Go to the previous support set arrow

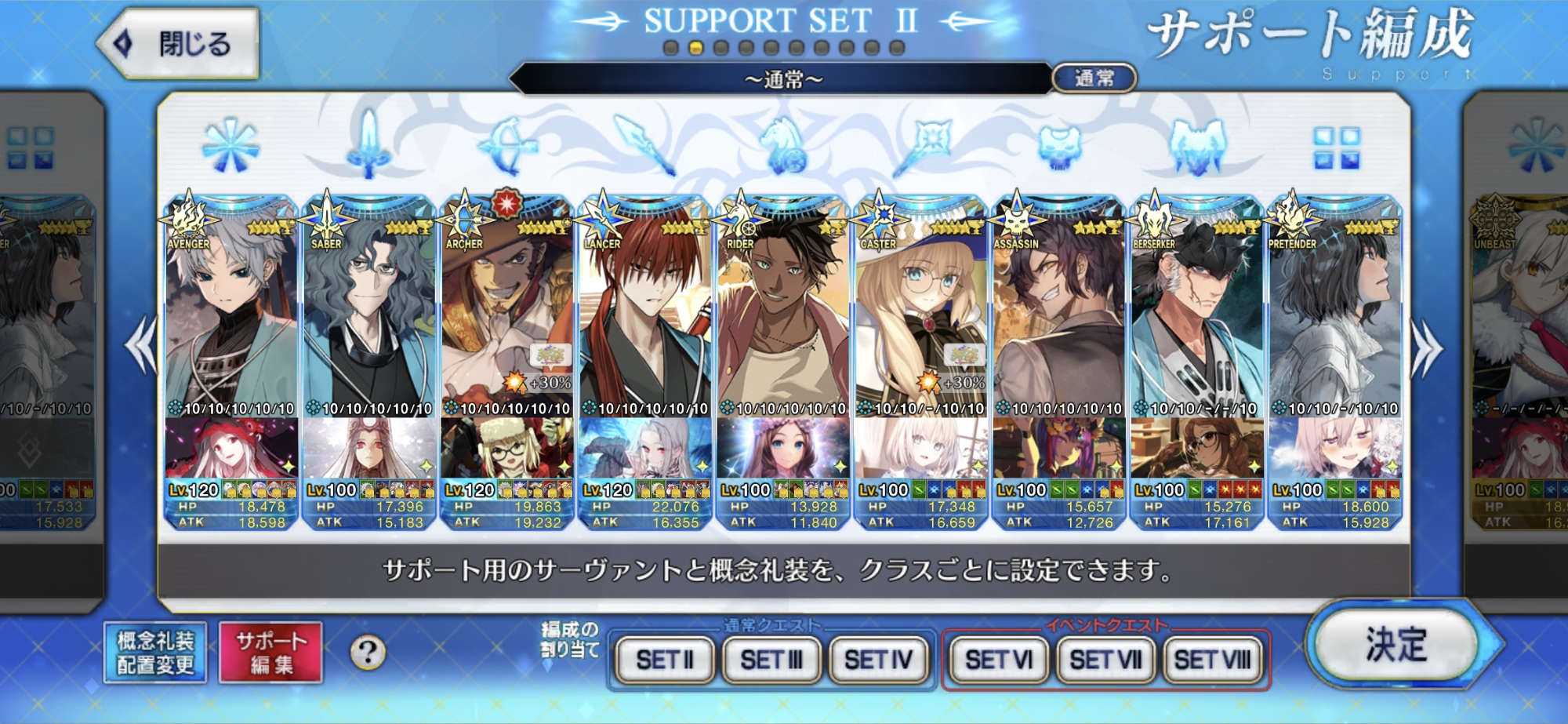(141, 345)
